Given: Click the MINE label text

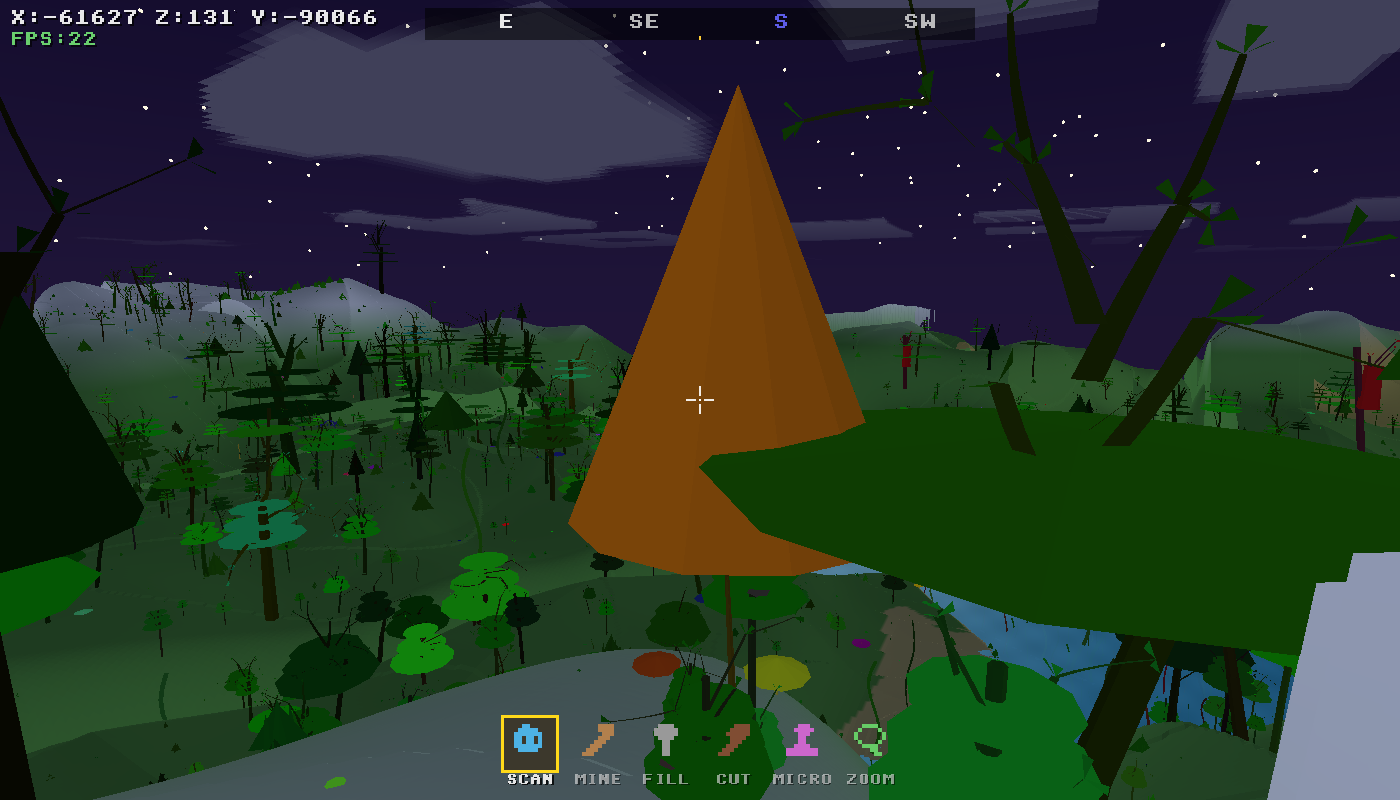Looking at the screenshot, I should coord(597,778).
